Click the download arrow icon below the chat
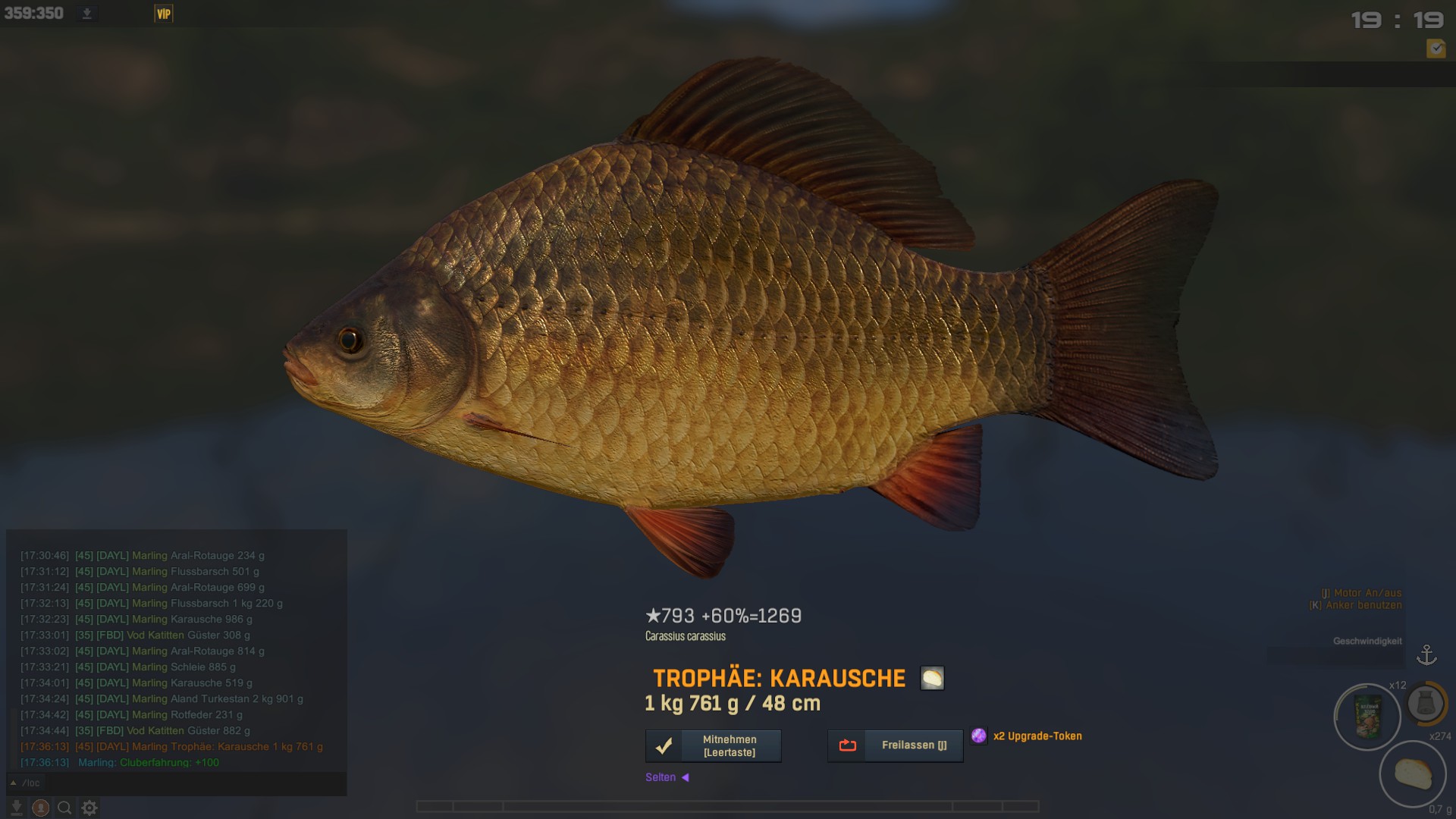Image resolution: width=1456 pixels, height=819 pixels. click(16, 808)
